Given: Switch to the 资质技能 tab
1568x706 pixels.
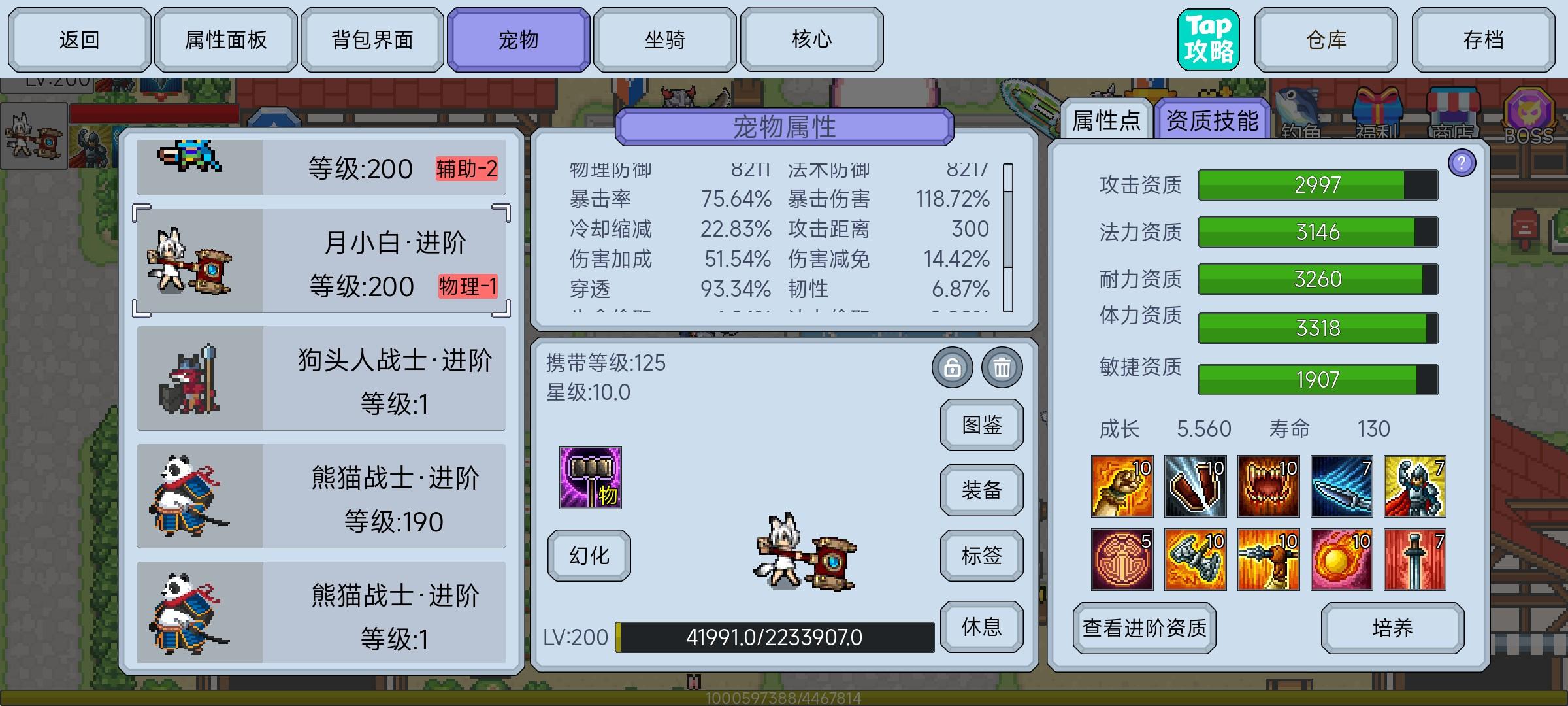Looking at the screenshot, I should (1212, 120).
